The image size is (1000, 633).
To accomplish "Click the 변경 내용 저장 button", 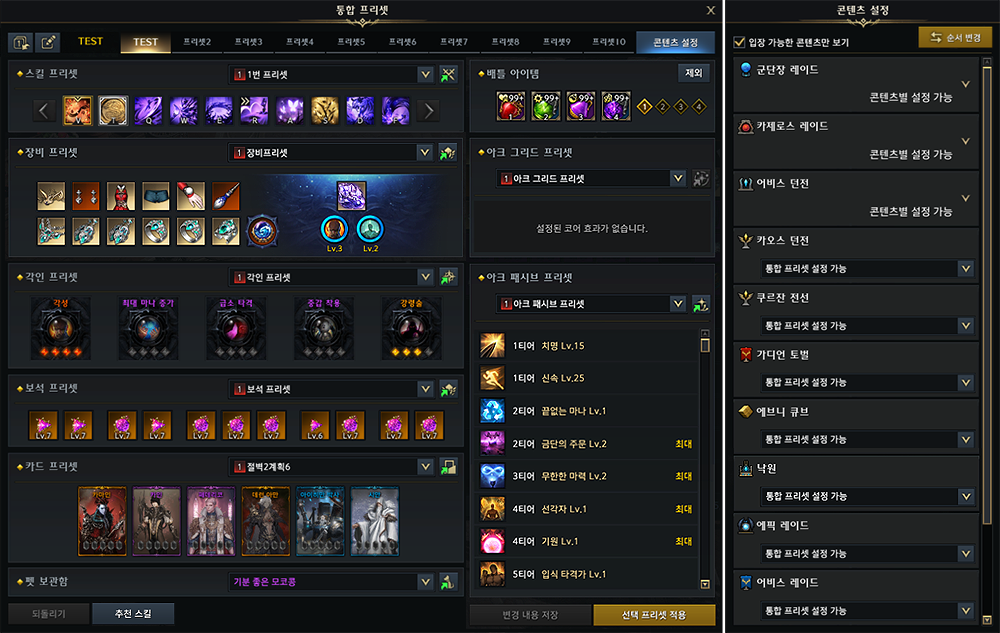I will (530, 614).
